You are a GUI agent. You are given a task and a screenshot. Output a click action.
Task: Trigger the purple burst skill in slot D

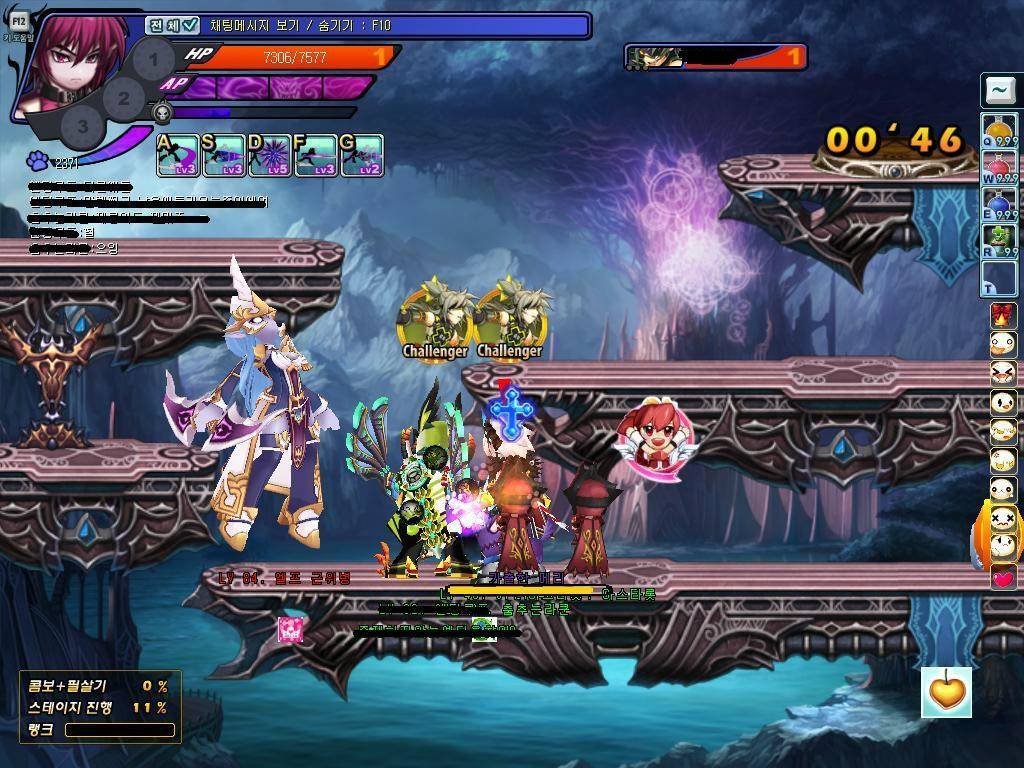point(270,156)
